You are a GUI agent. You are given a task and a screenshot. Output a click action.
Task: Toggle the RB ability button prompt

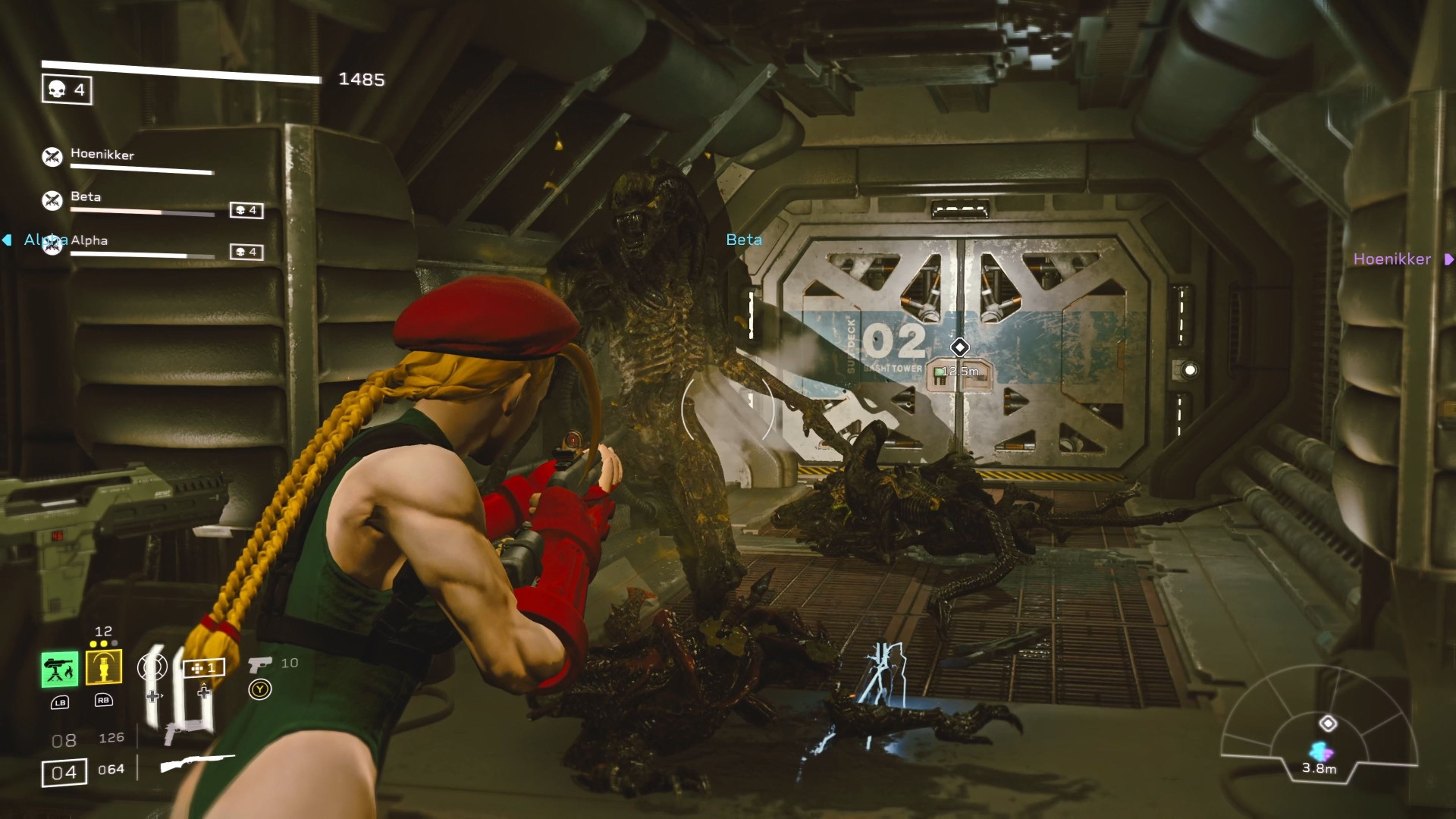pyautogui.click(x=105, y=701)
